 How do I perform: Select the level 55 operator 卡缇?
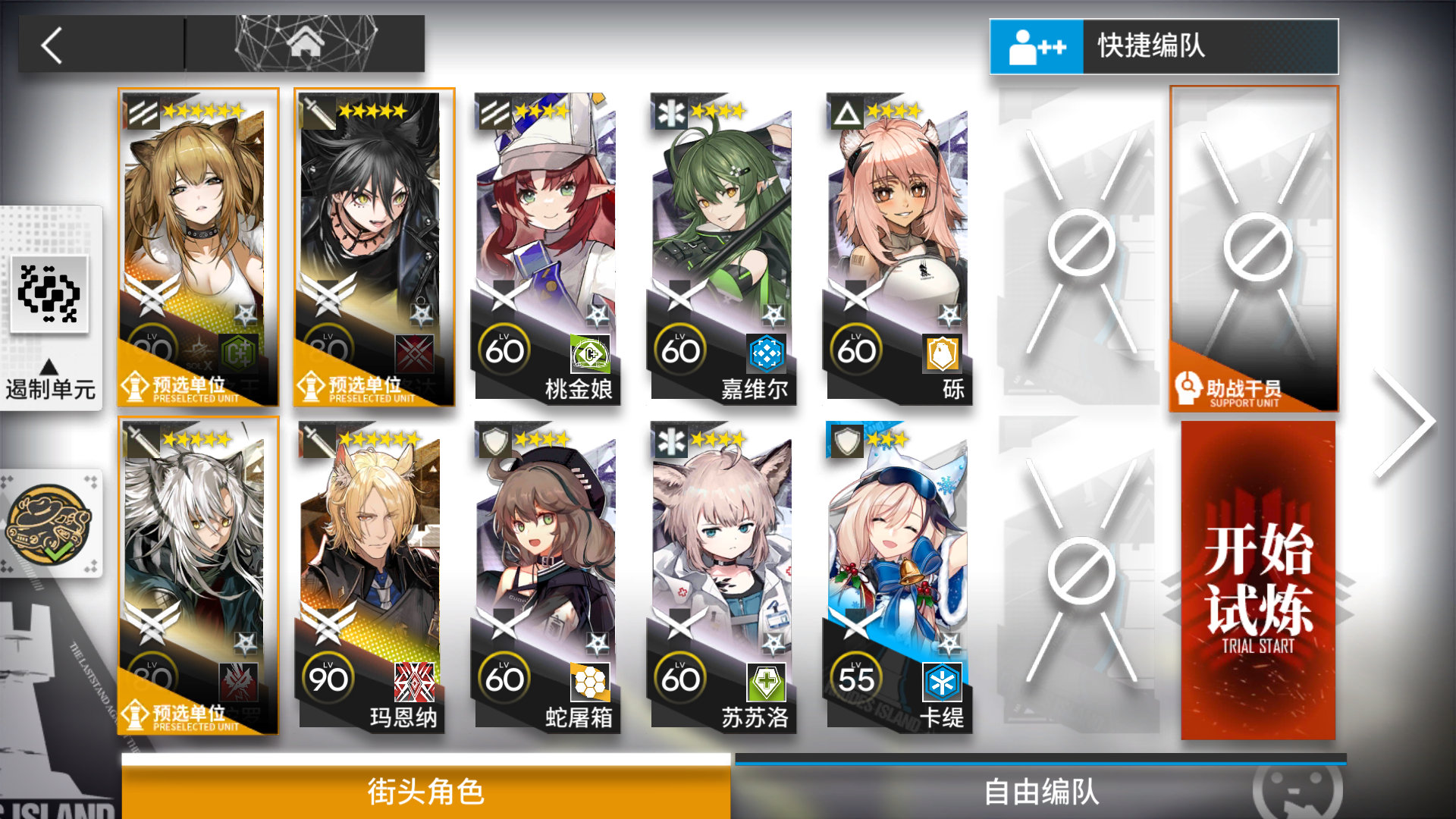pyautogui.click(x=897, y=576)
